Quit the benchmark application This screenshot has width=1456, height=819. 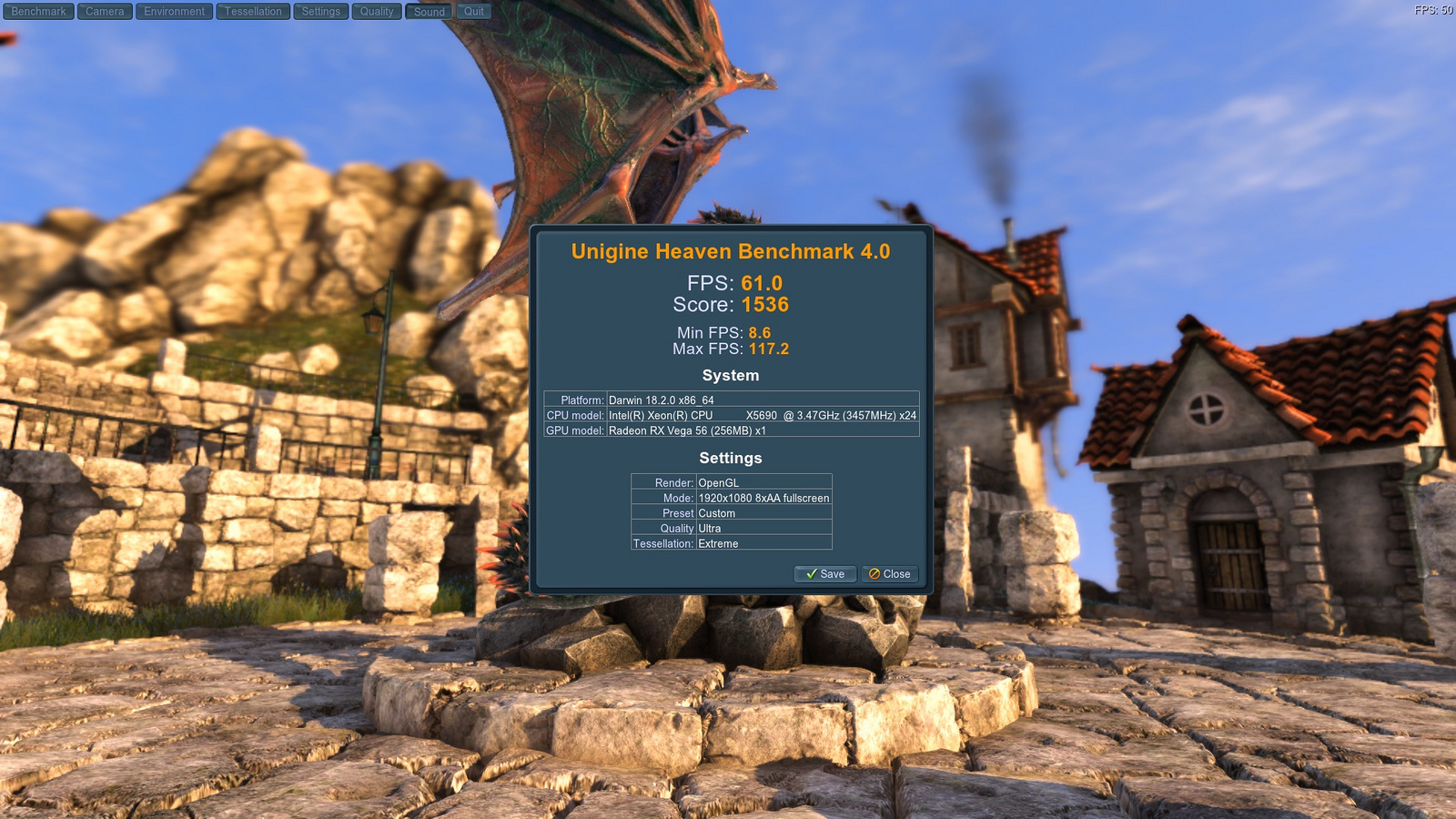coord(473,12)
